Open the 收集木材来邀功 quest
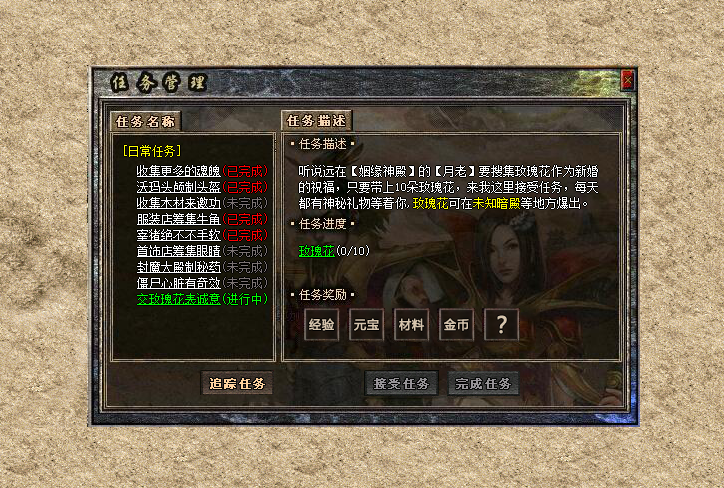 (x=178, y=203)
